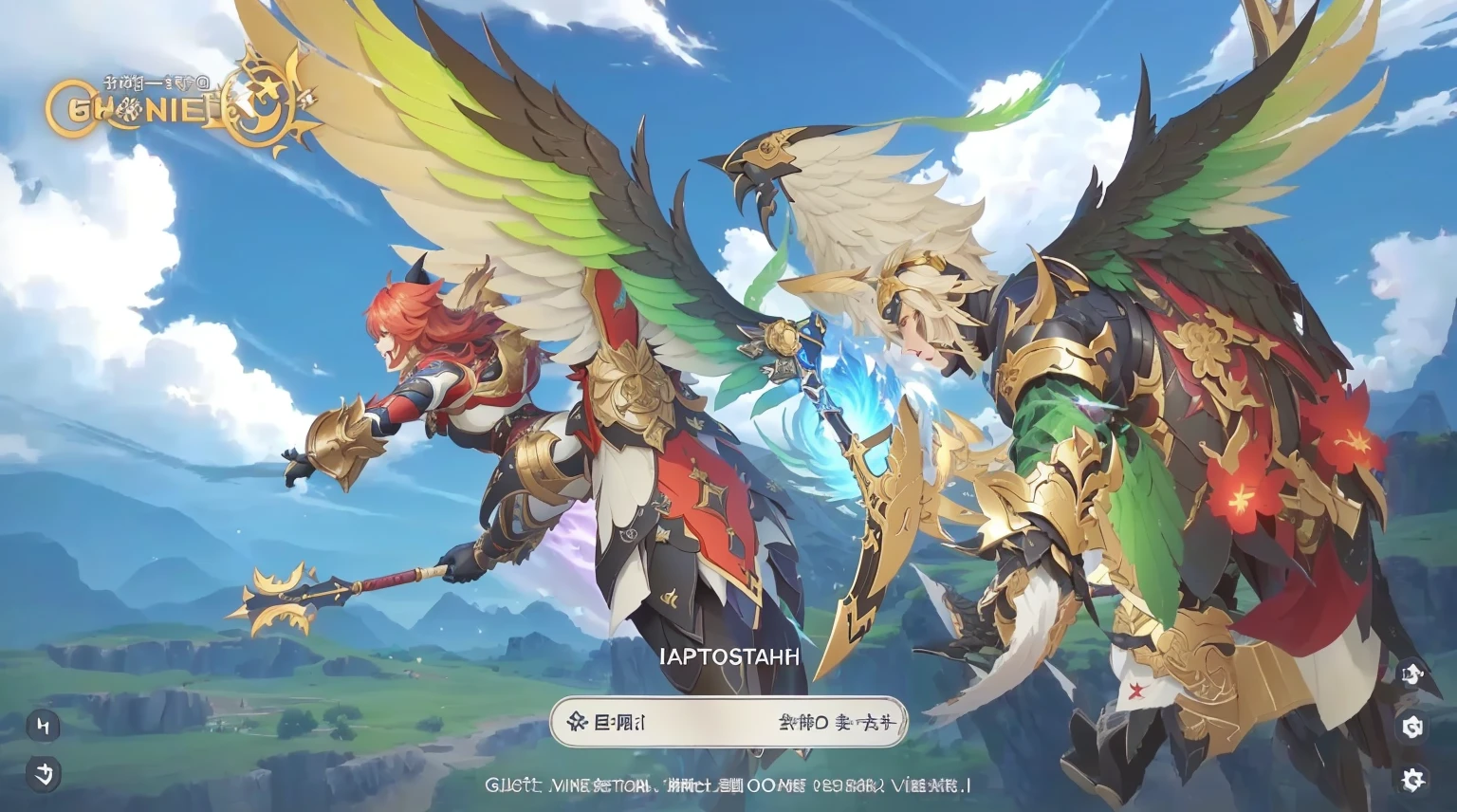
Task: Toggle background music with the left-side round button
Action: click(44, 726)
